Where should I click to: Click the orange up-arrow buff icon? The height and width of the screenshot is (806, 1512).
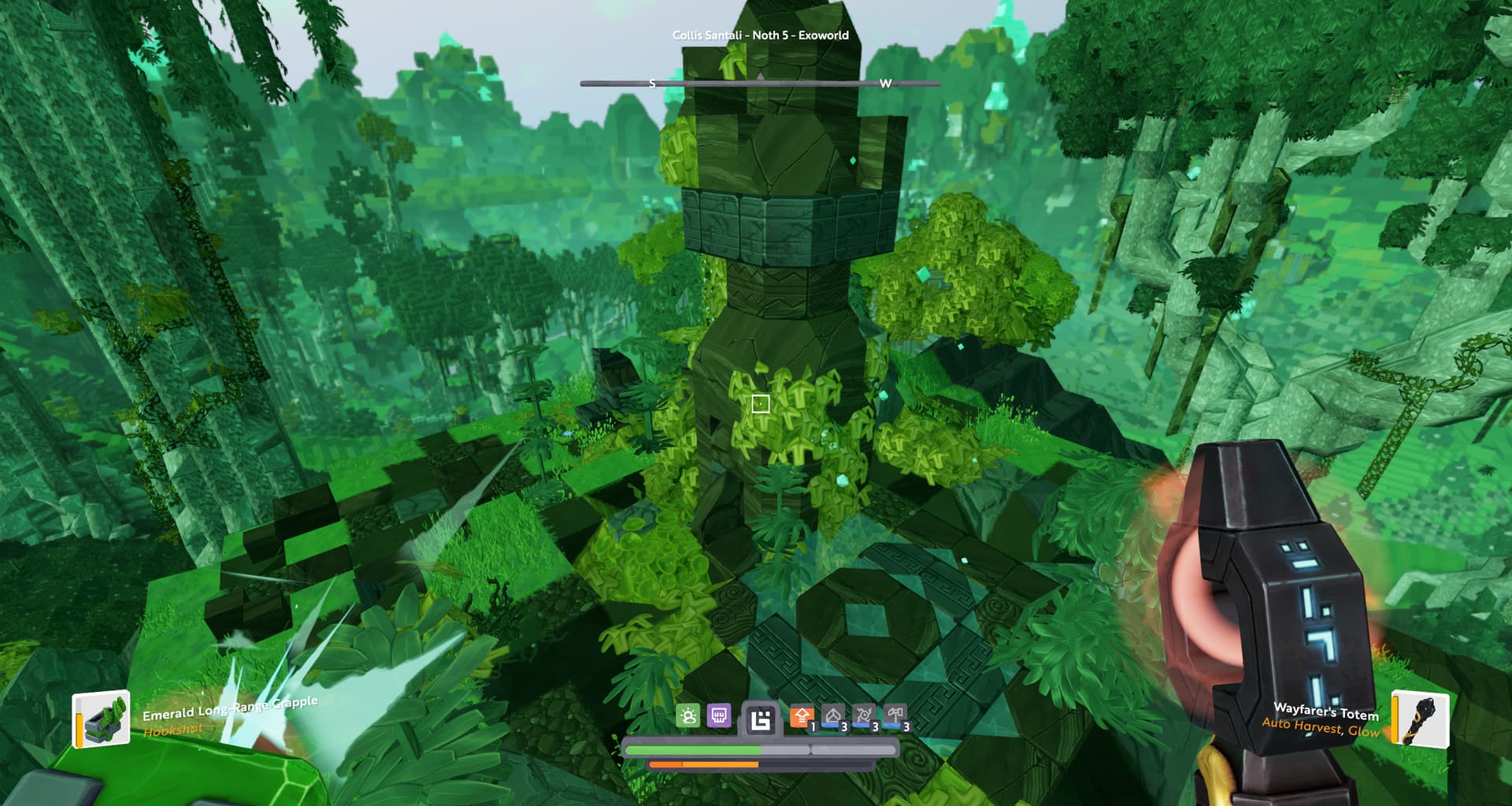(802, 717)
